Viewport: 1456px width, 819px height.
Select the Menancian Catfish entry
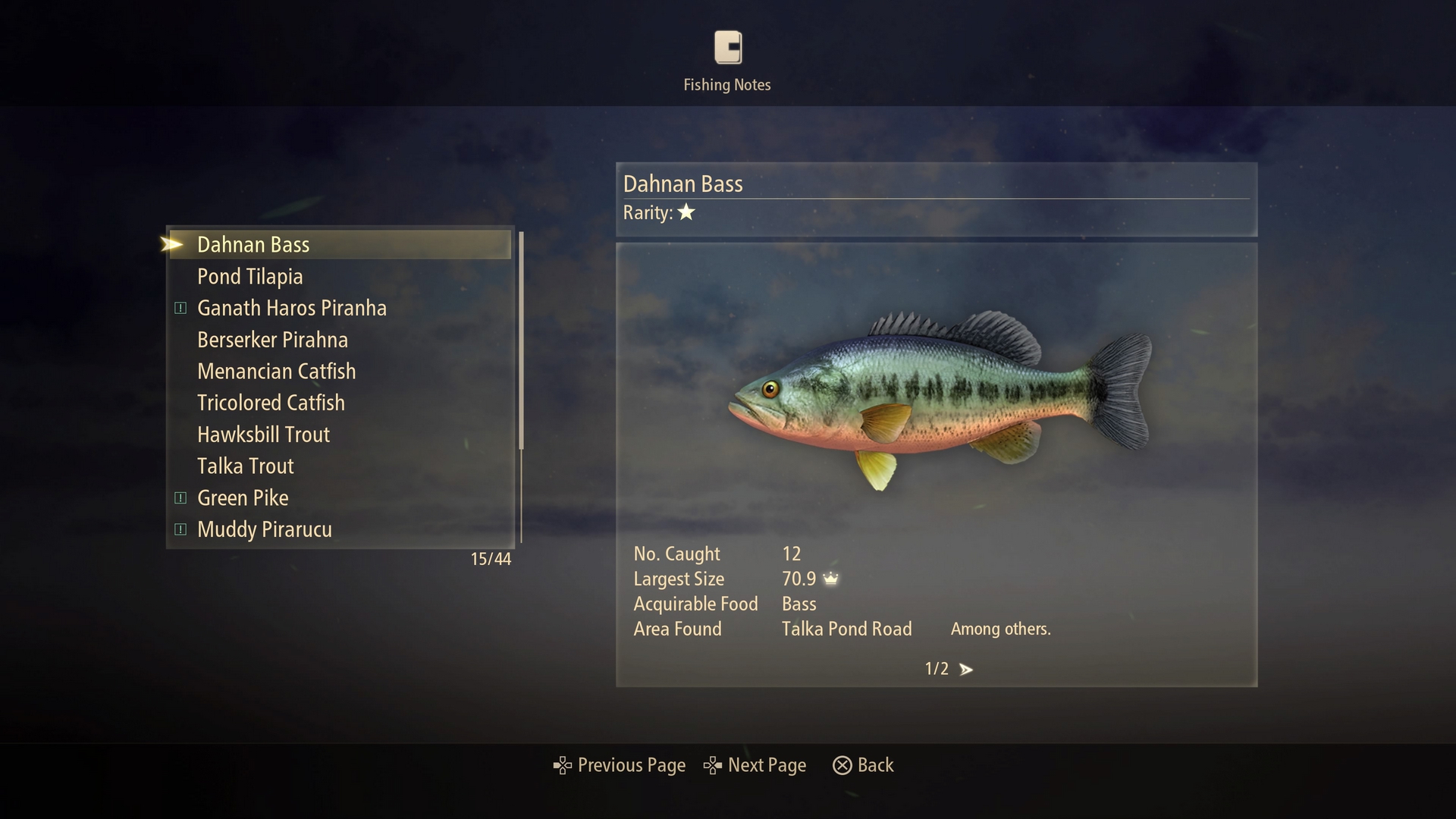(277, 372)
